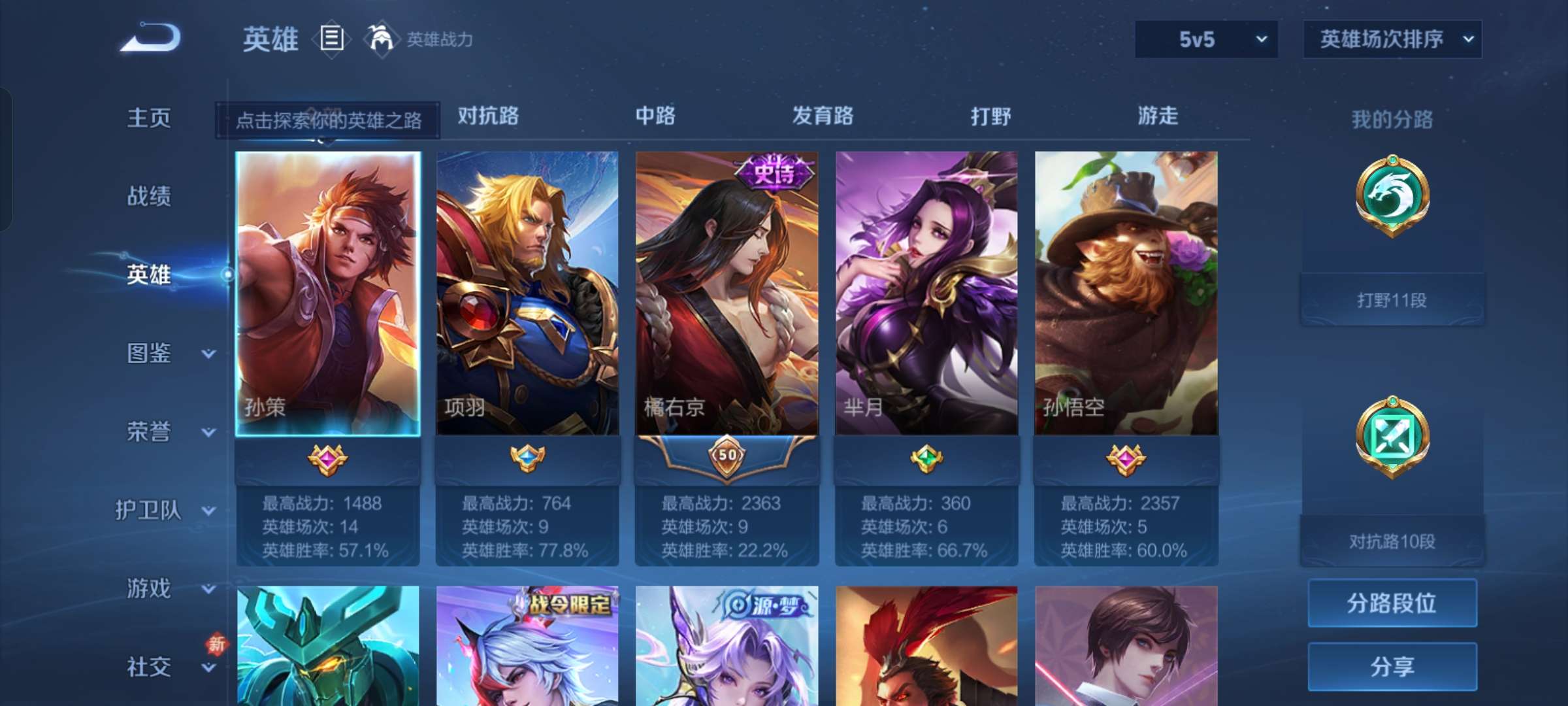The width and height of the screenshot is (1568, 706).
Task: Expand the 社交 sidebar section
Action: (147, 667)
